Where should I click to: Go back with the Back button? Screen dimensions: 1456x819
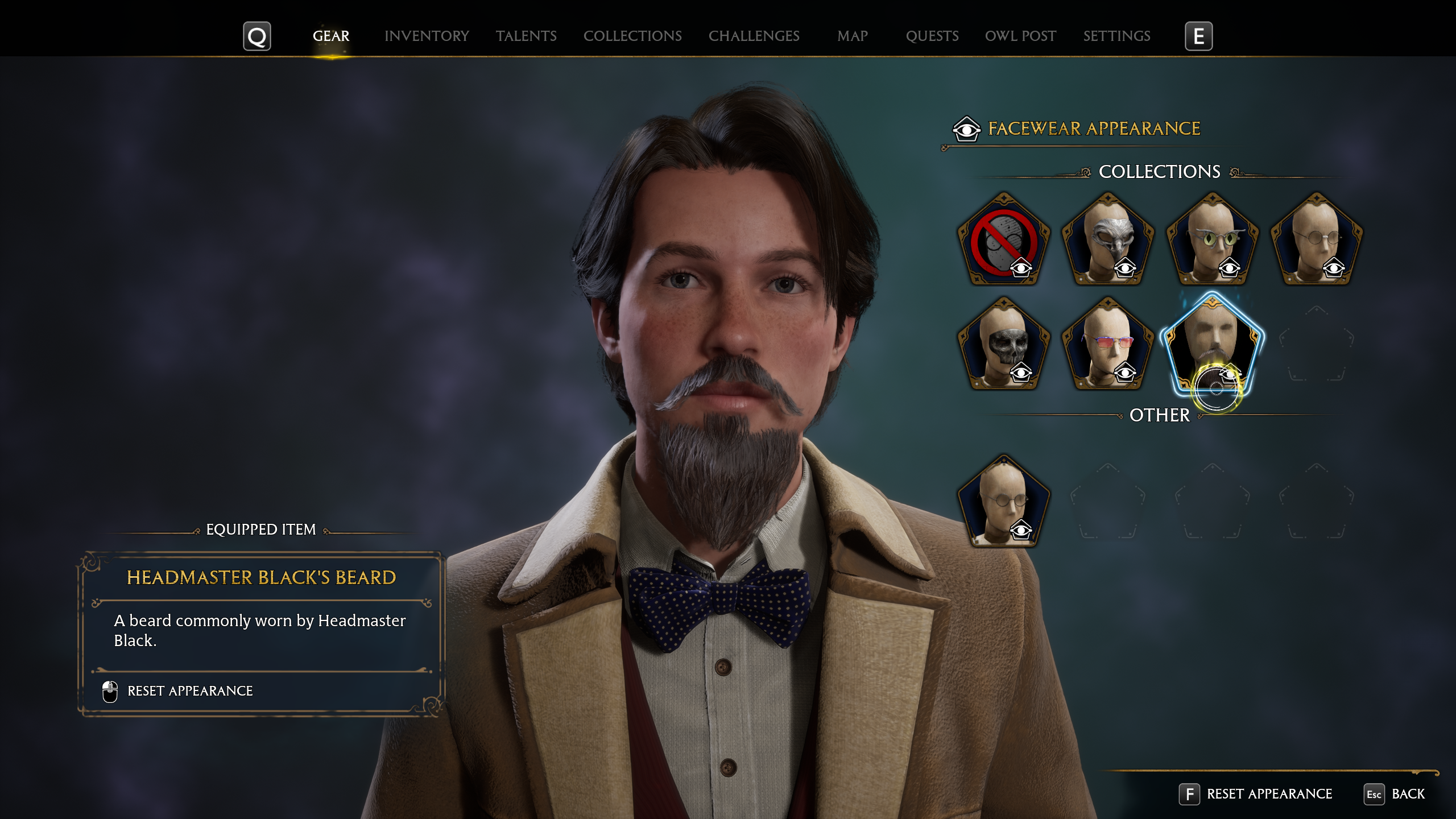[1408, 794]
